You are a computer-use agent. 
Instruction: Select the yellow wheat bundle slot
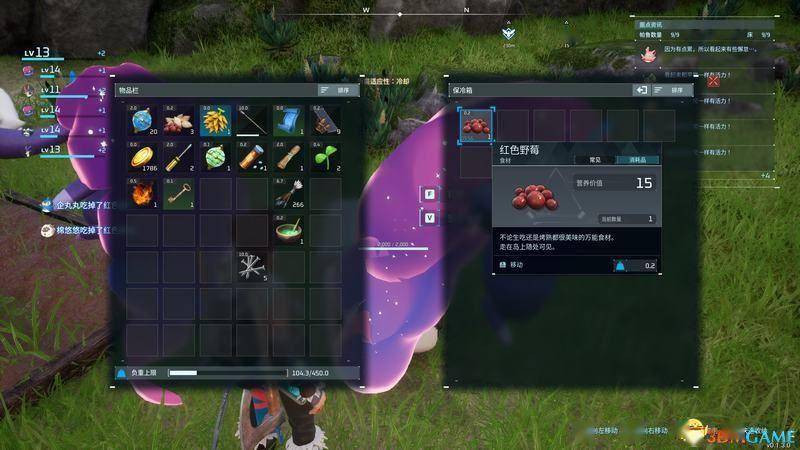(x=214, y=122)
